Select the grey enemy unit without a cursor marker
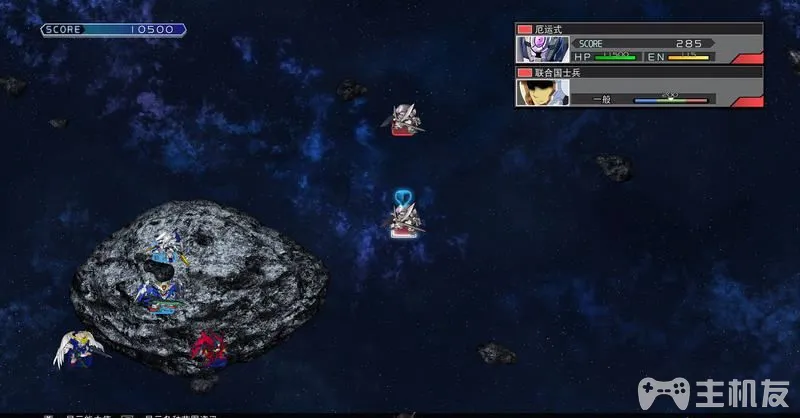Viewport: 800px width, 418px height. coord(405,119)
